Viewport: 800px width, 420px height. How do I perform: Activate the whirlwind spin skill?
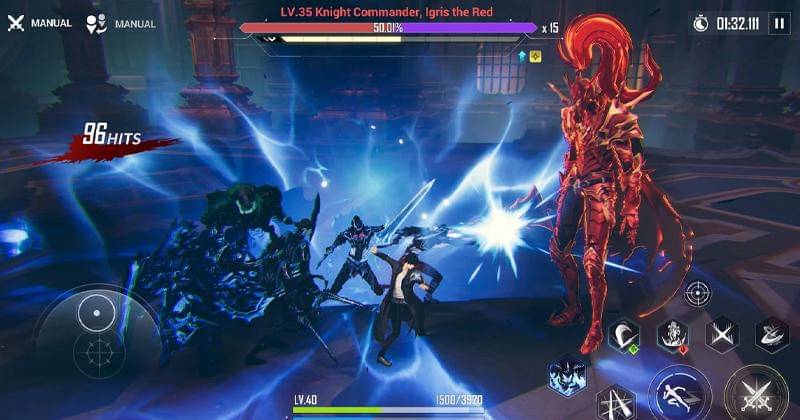771,336
